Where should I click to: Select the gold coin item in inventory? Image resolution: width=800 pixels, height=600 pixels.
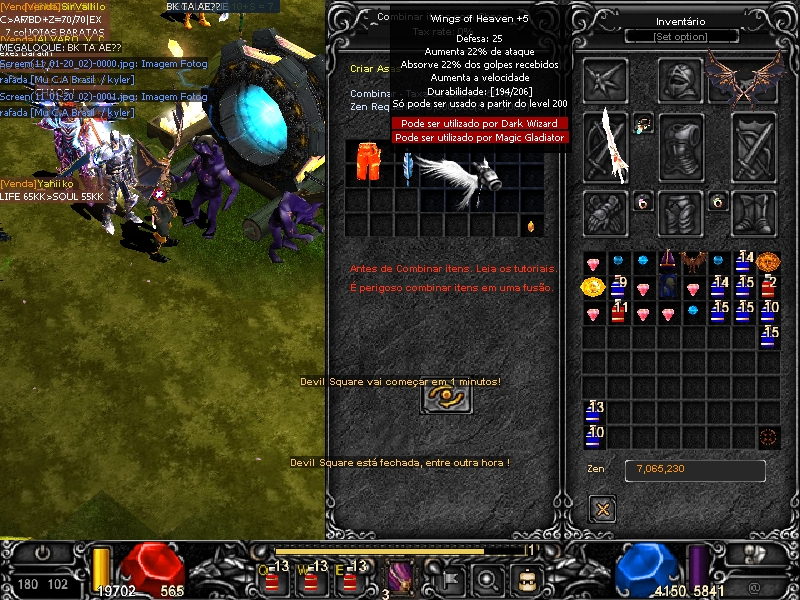coord(593,288)
